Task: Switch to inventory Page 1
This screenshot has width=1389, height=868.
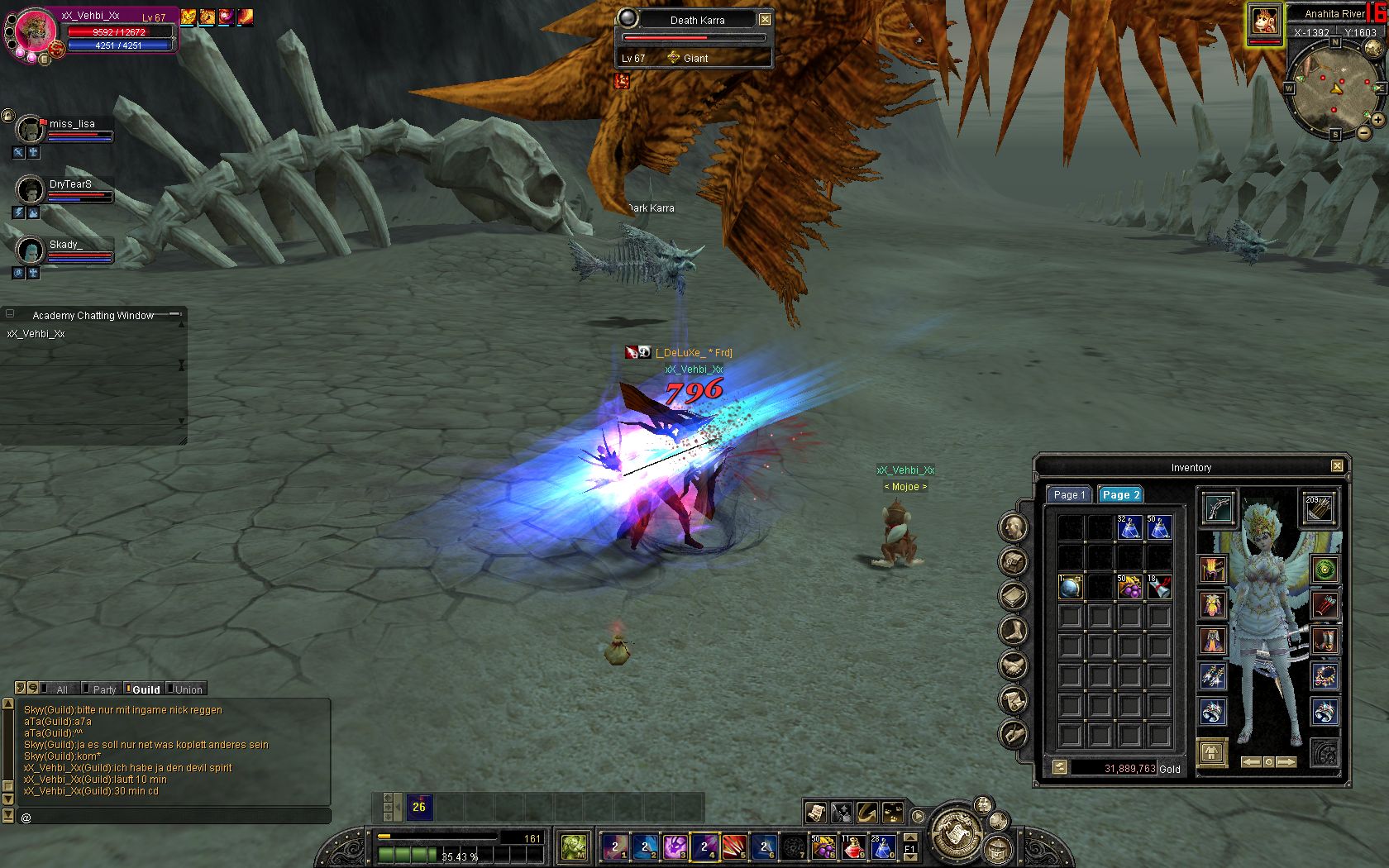Action: (x=1068, y=494)
